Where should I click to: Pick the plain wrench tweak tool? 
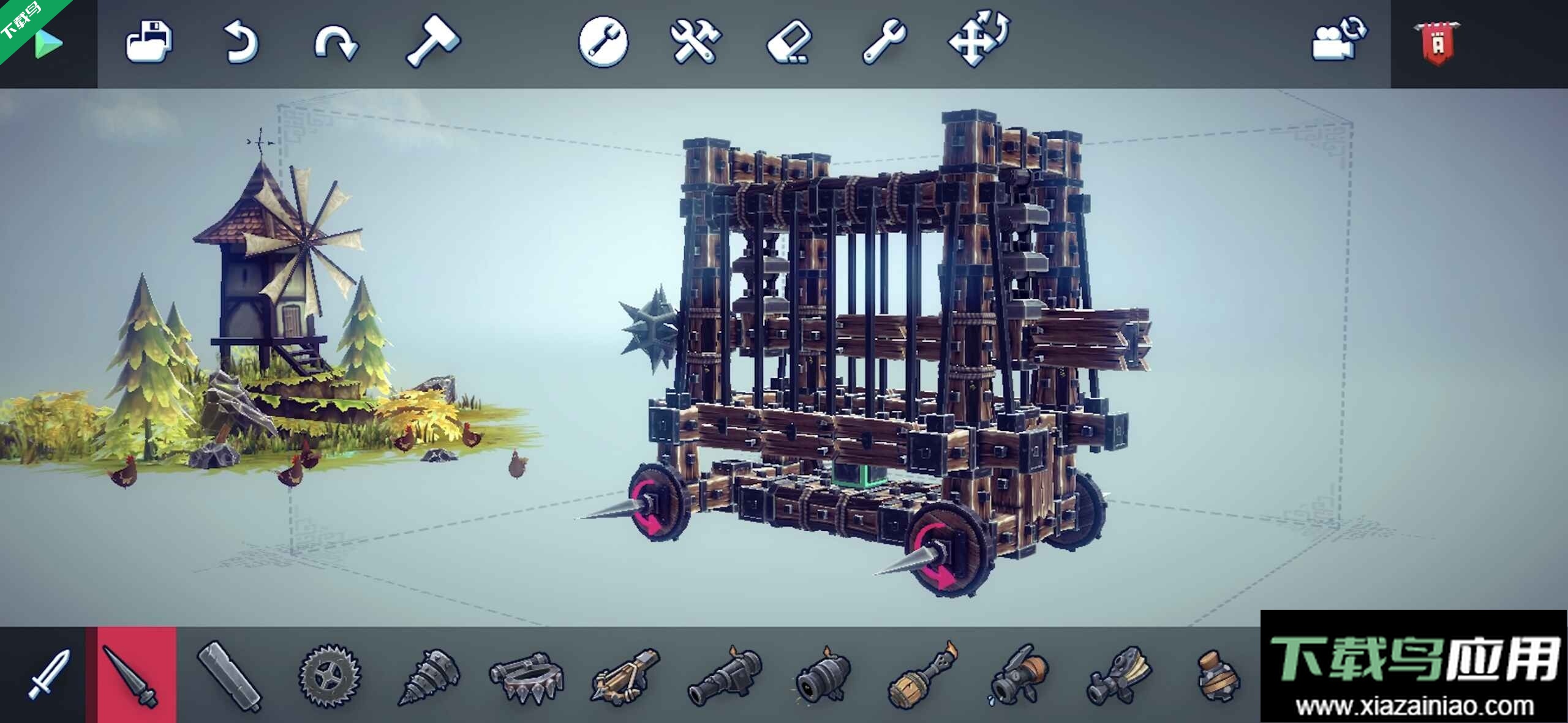pos(884,41)
